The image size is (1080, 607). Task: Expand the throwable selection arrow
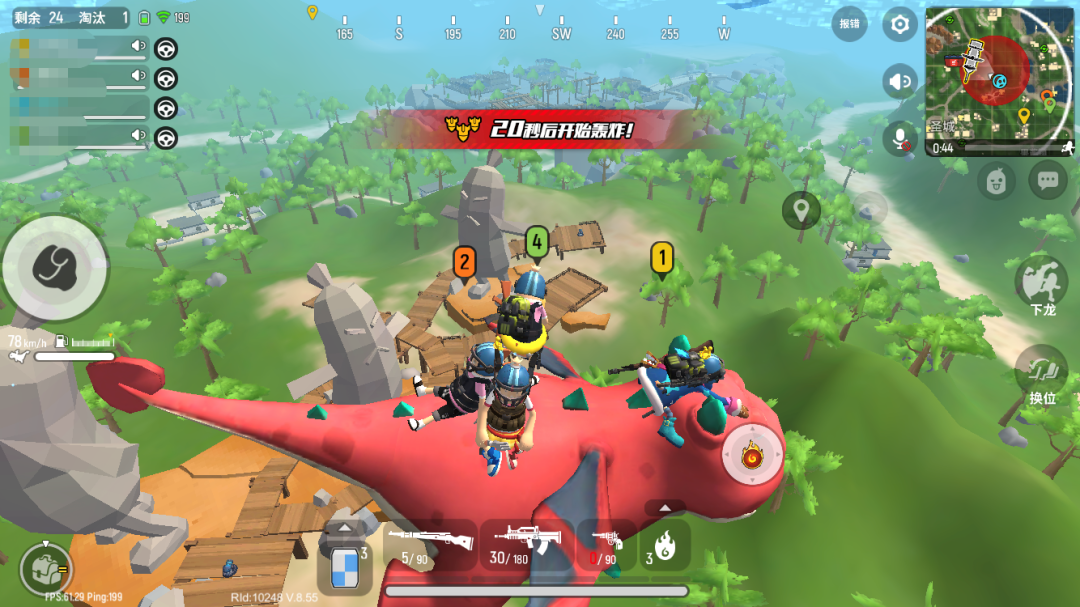(665, 507)
